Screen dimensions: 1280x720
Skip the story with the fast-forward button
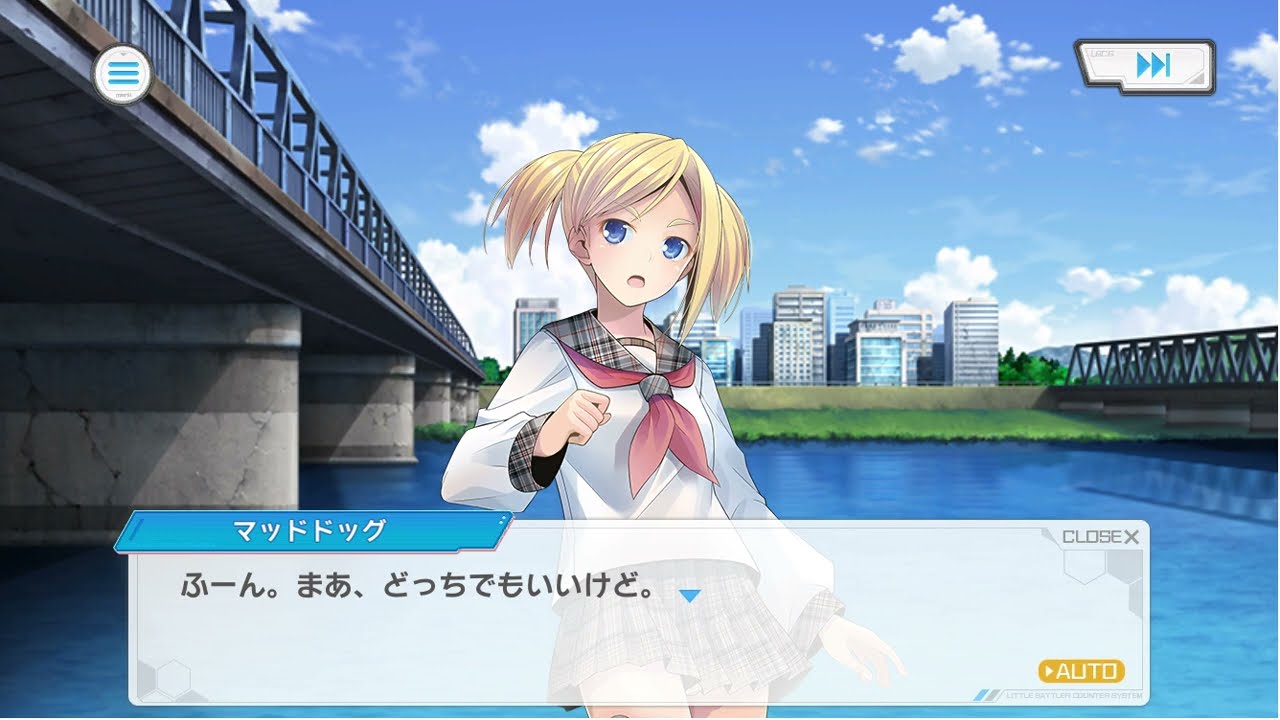click(1146, 67)
